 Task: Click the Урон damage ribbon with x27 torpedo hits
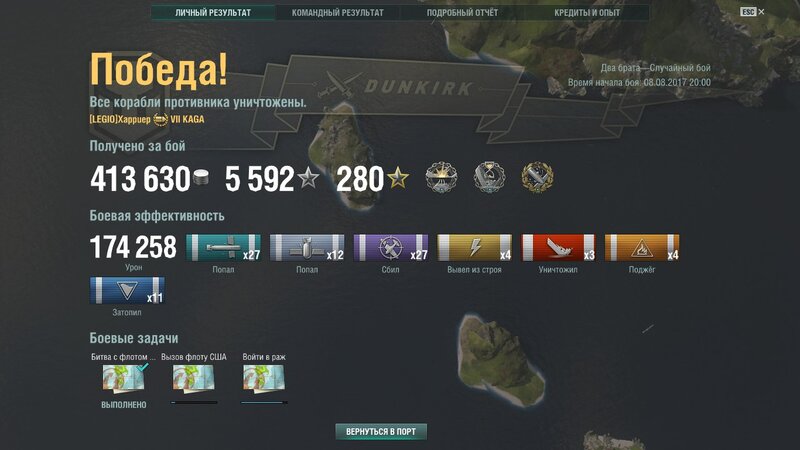[224, 248]
